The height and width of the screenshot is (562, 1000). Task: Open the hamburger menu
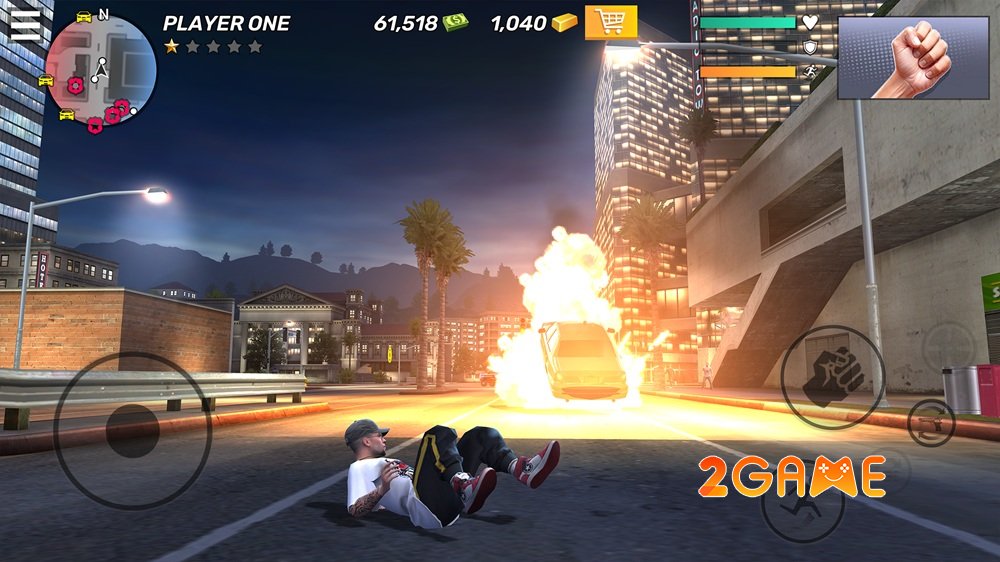25,24
